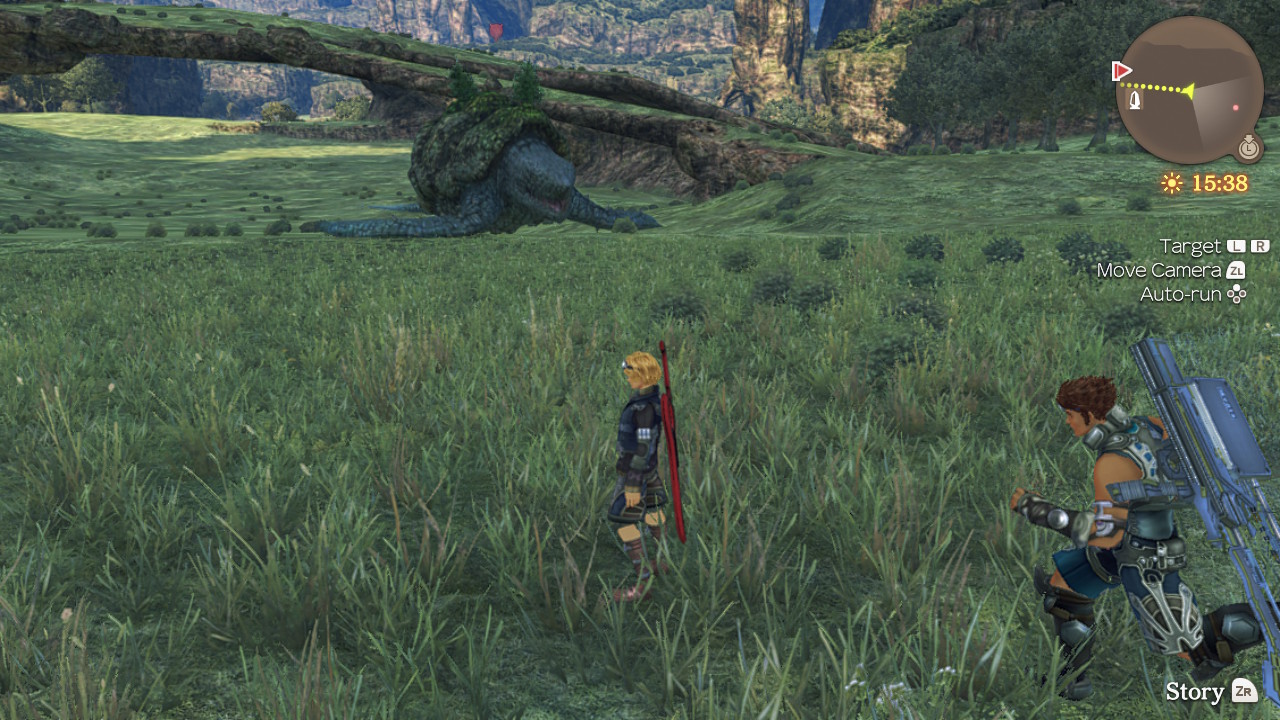Open the clock icon beside the minimap
1280x720 pixels.
[1248, 148]
